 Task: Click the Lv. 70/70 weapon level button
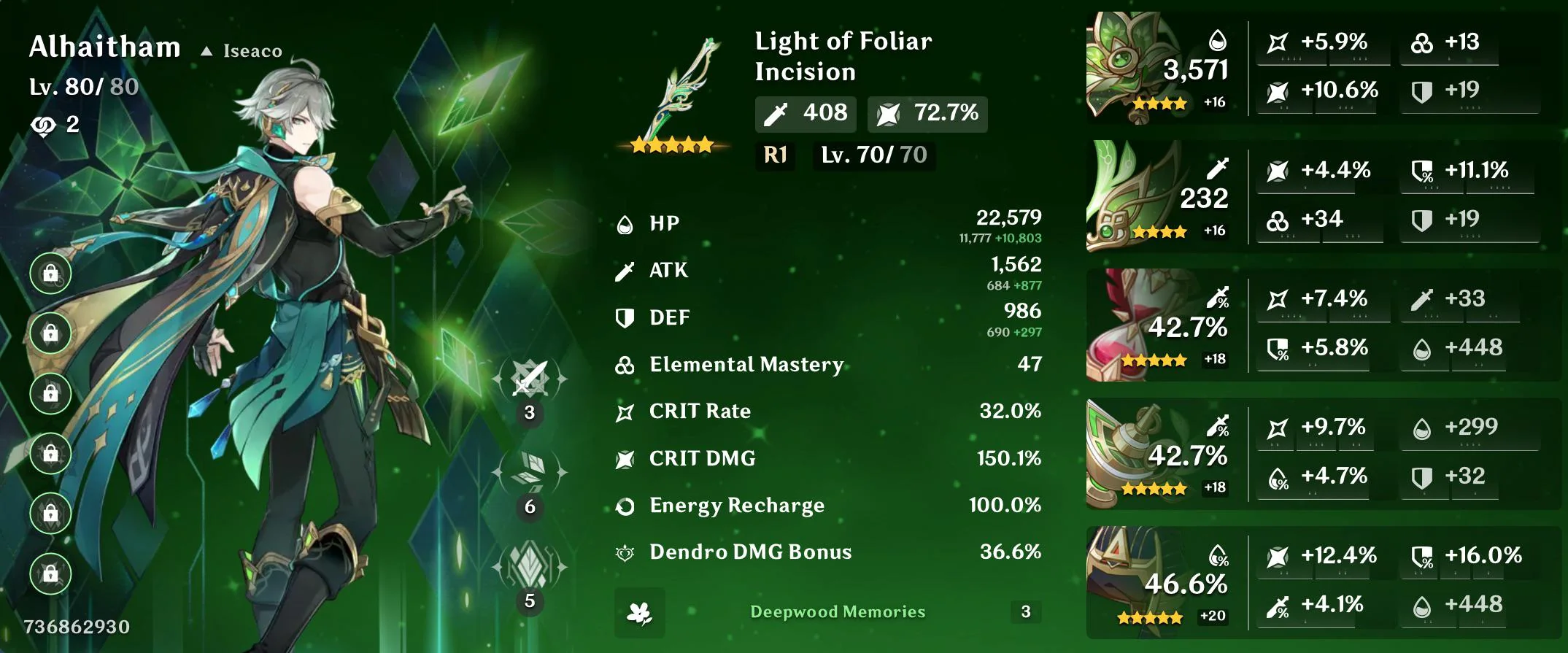click(x=873, y=155)
